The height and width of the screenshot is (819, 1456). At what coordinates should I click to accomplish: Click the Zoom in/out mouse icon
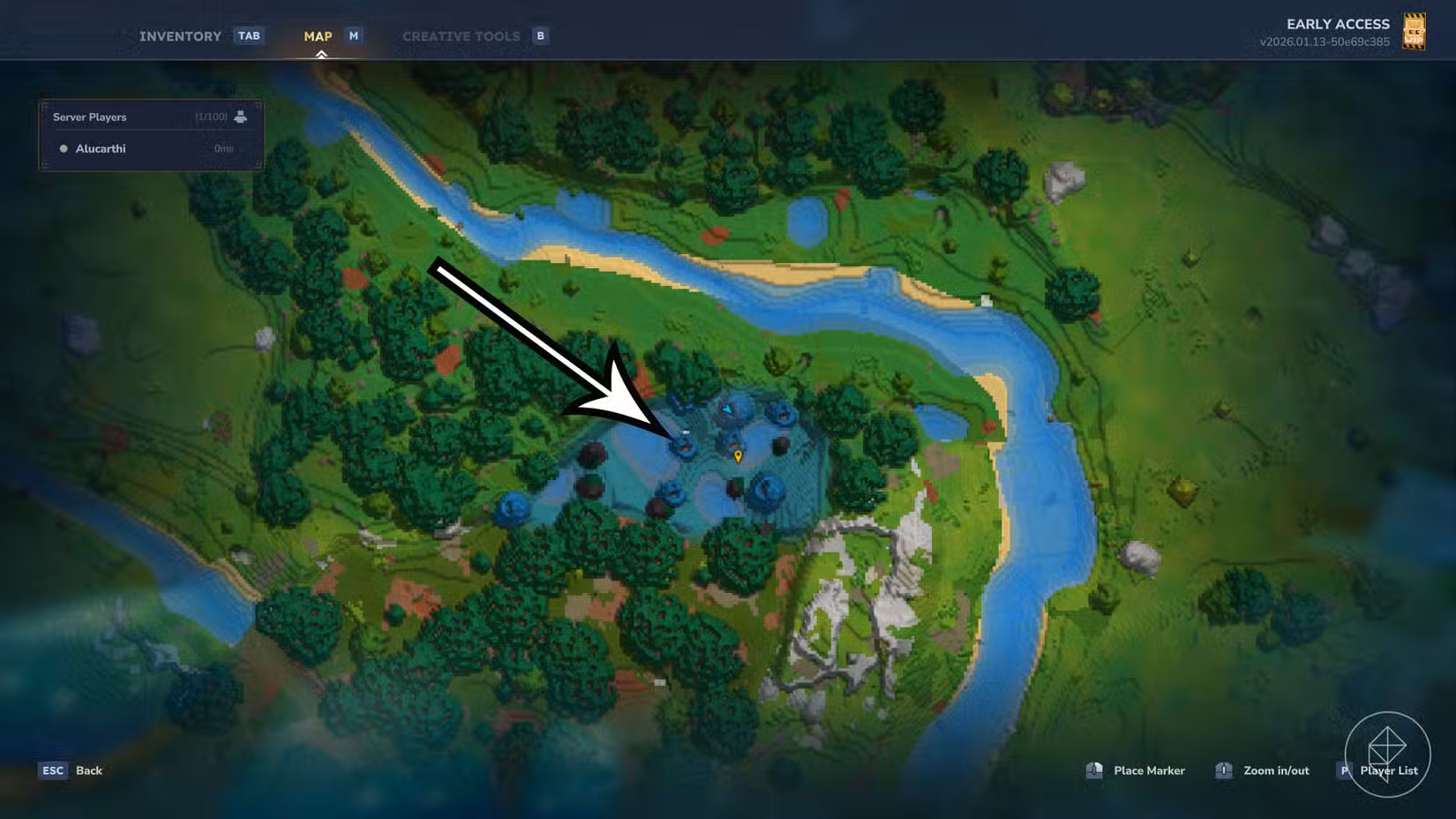1225,770
